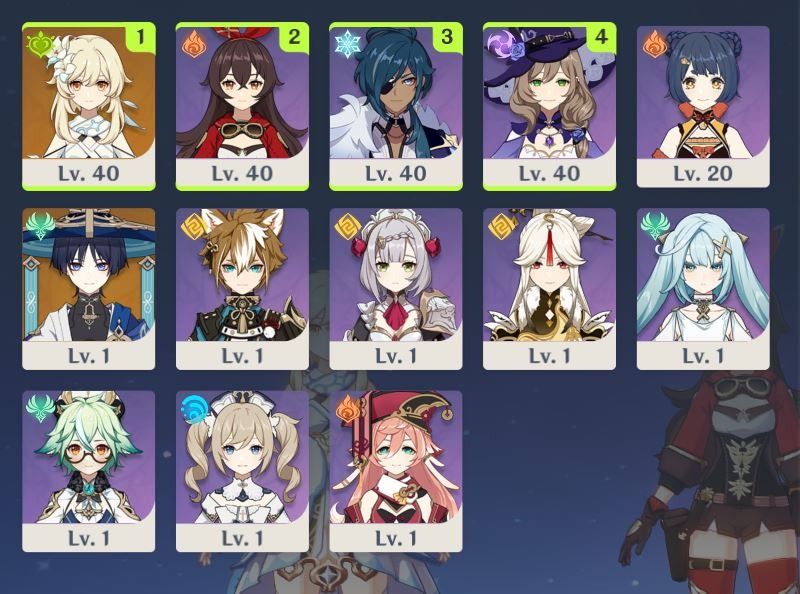Image resolution: width=800 pixels, height=594 pixels.
Task: Select Lisa in the purple witch hat
Action: [x=549, y=105]
